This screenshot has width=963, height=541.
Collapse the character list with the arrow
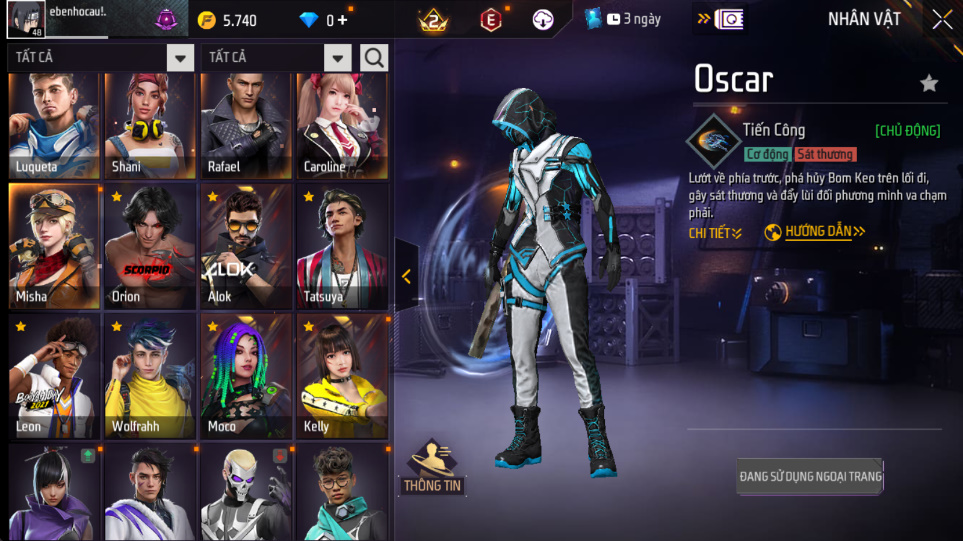tap(406, 277)
